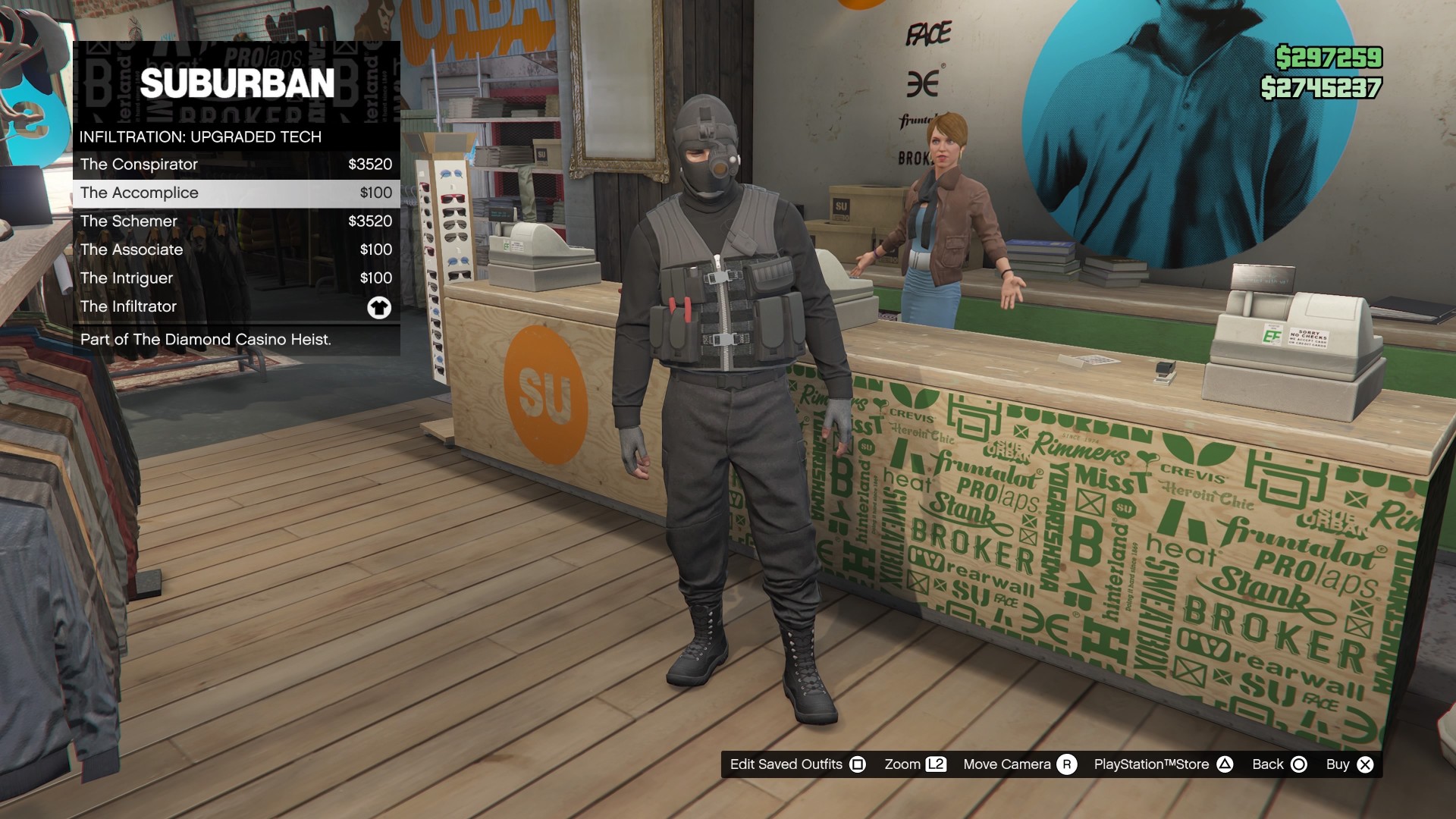Click the INFILTRATION: UPGRADED TECH category label
The height and width of the screenshot is (819, 1456).
click(199, 136)
